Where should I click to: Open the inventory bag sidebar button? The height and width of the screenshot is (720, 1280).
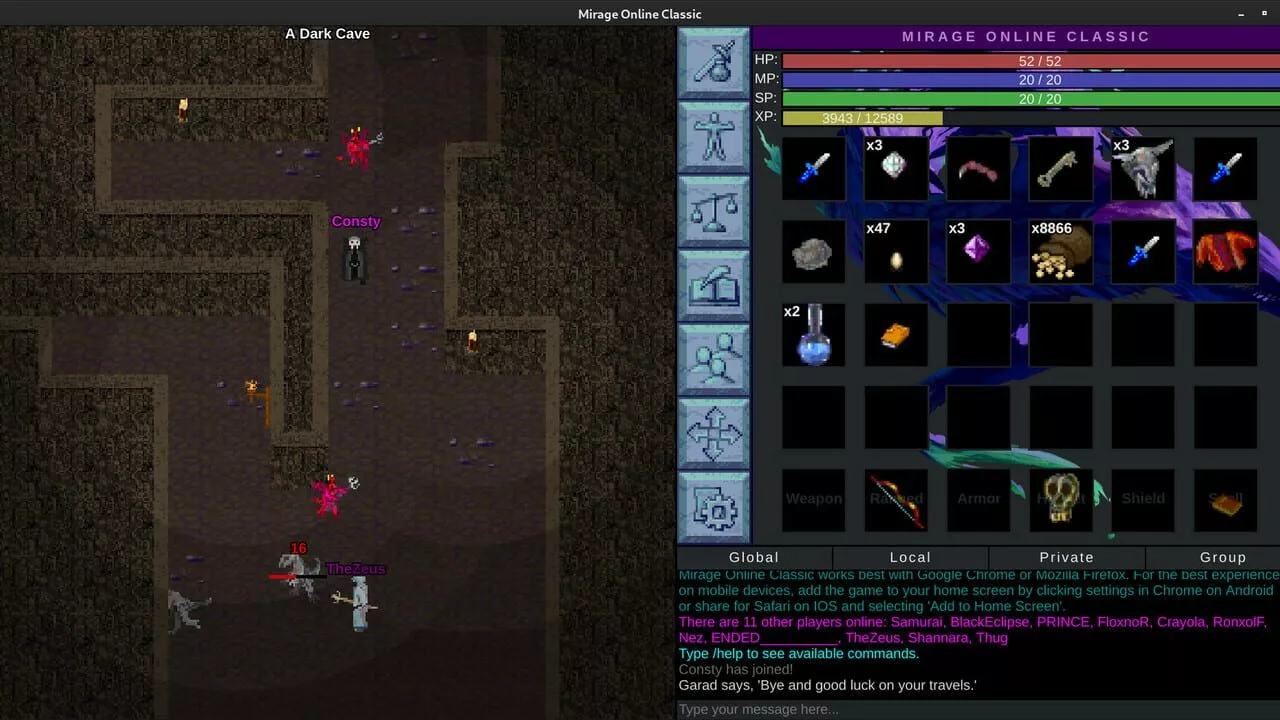pyautogui.click(x=714, y=63)
